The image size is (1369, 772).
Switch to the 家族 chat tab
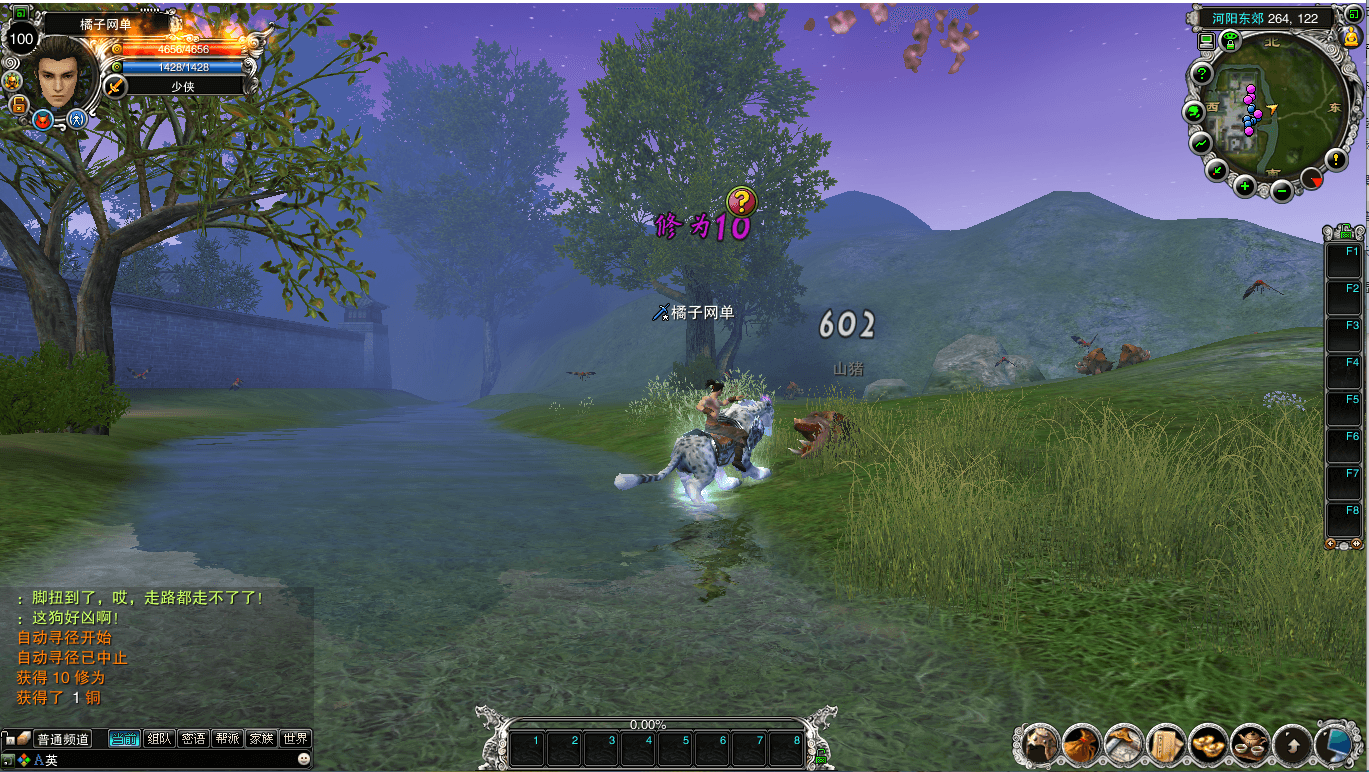[261, 739]
